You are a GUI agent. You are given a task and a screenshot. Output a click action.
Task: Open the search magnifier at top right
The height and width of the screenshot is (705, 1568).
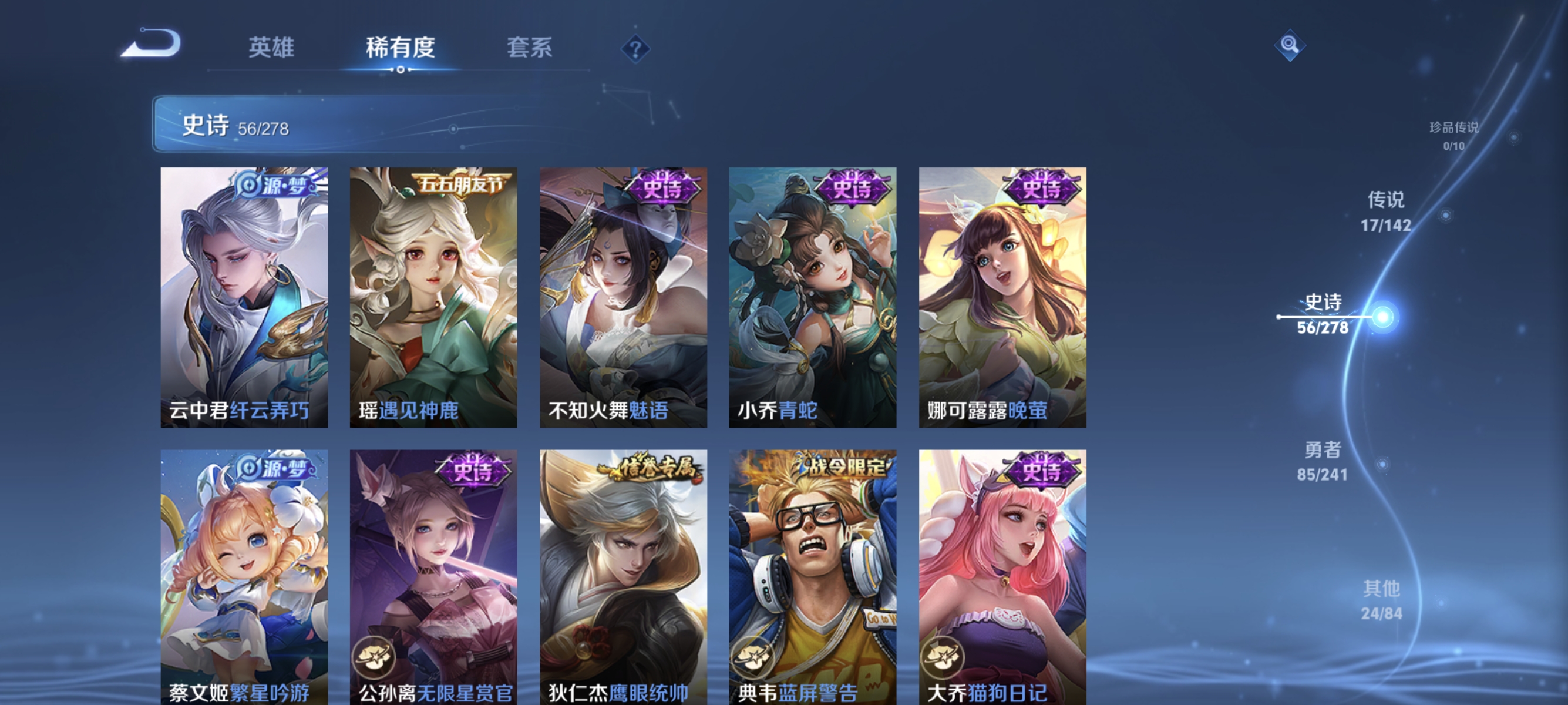pyautogui.click(x=1290, y=46)
